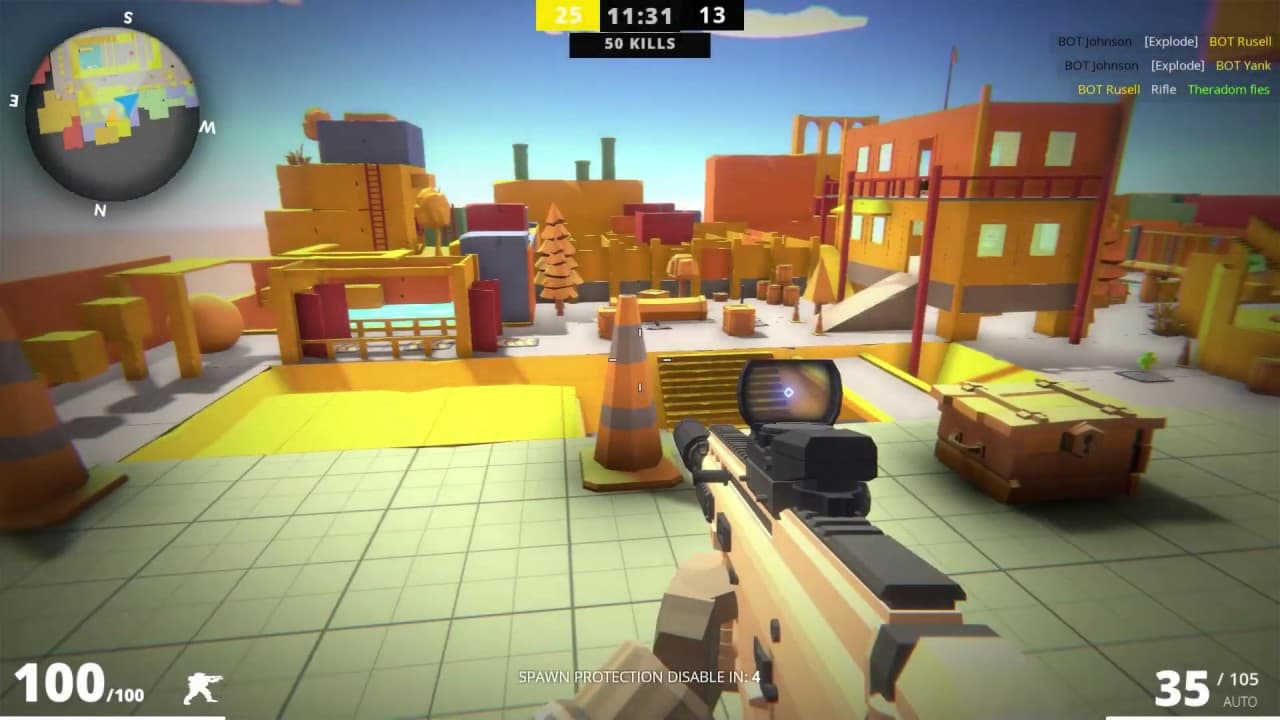Click BOT Johnson in the kill feed

tap(1094, 41)
